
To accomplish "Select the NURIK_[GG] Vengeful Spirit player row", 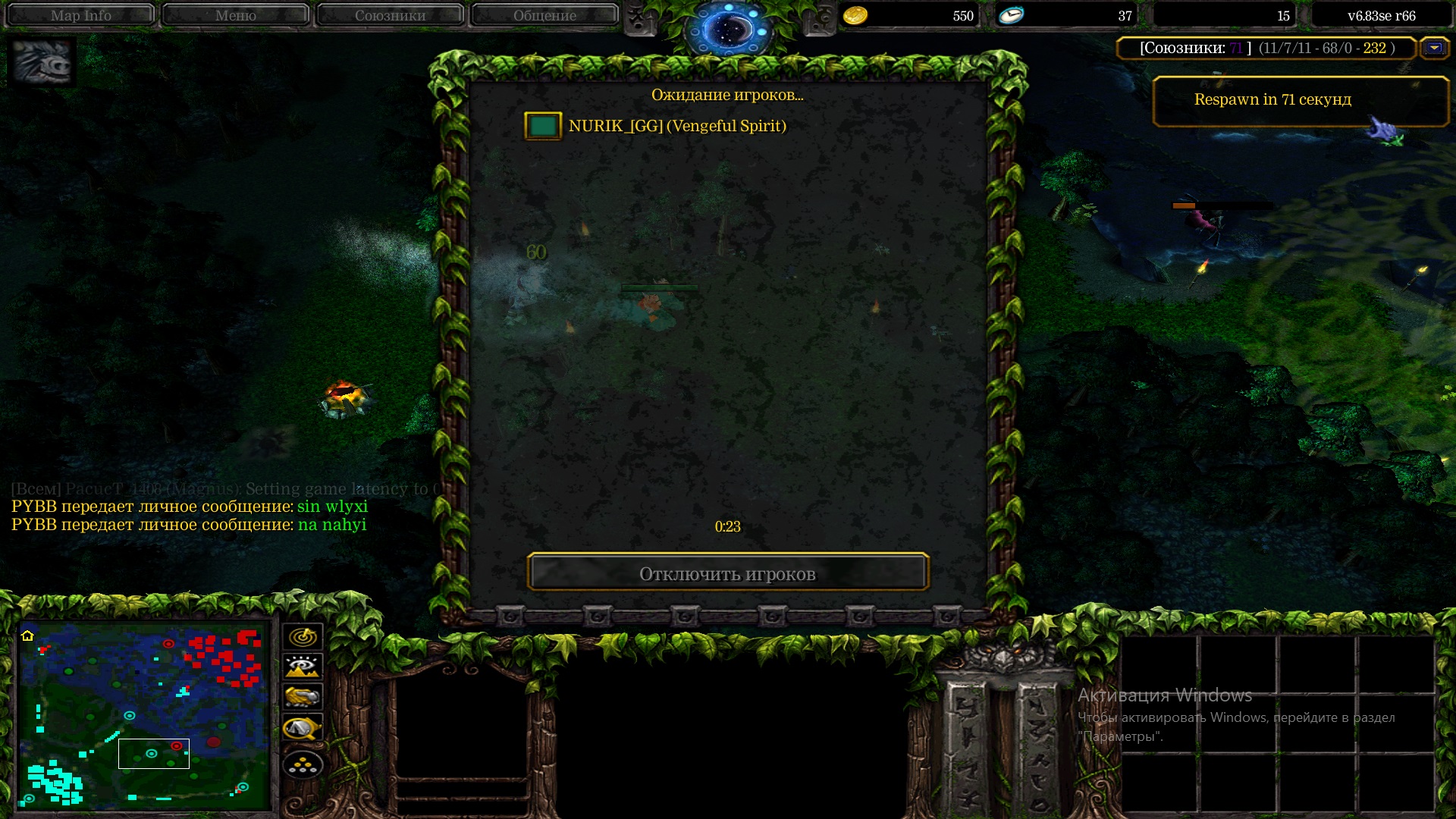I will (x=676, y=126).
